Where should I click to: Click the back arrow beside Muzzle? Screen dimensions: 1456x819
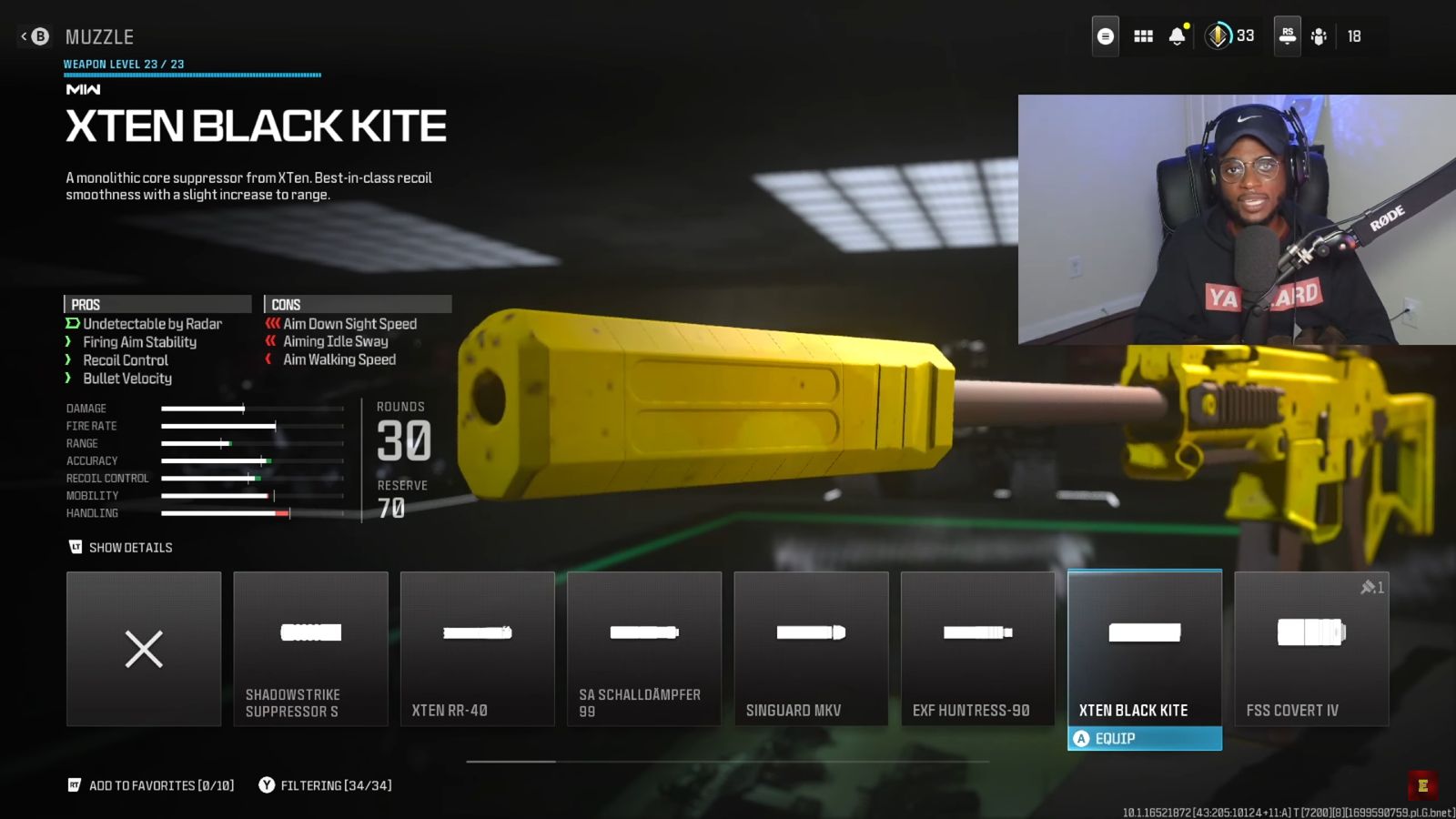pyautogui.click(x=25, y=35)
